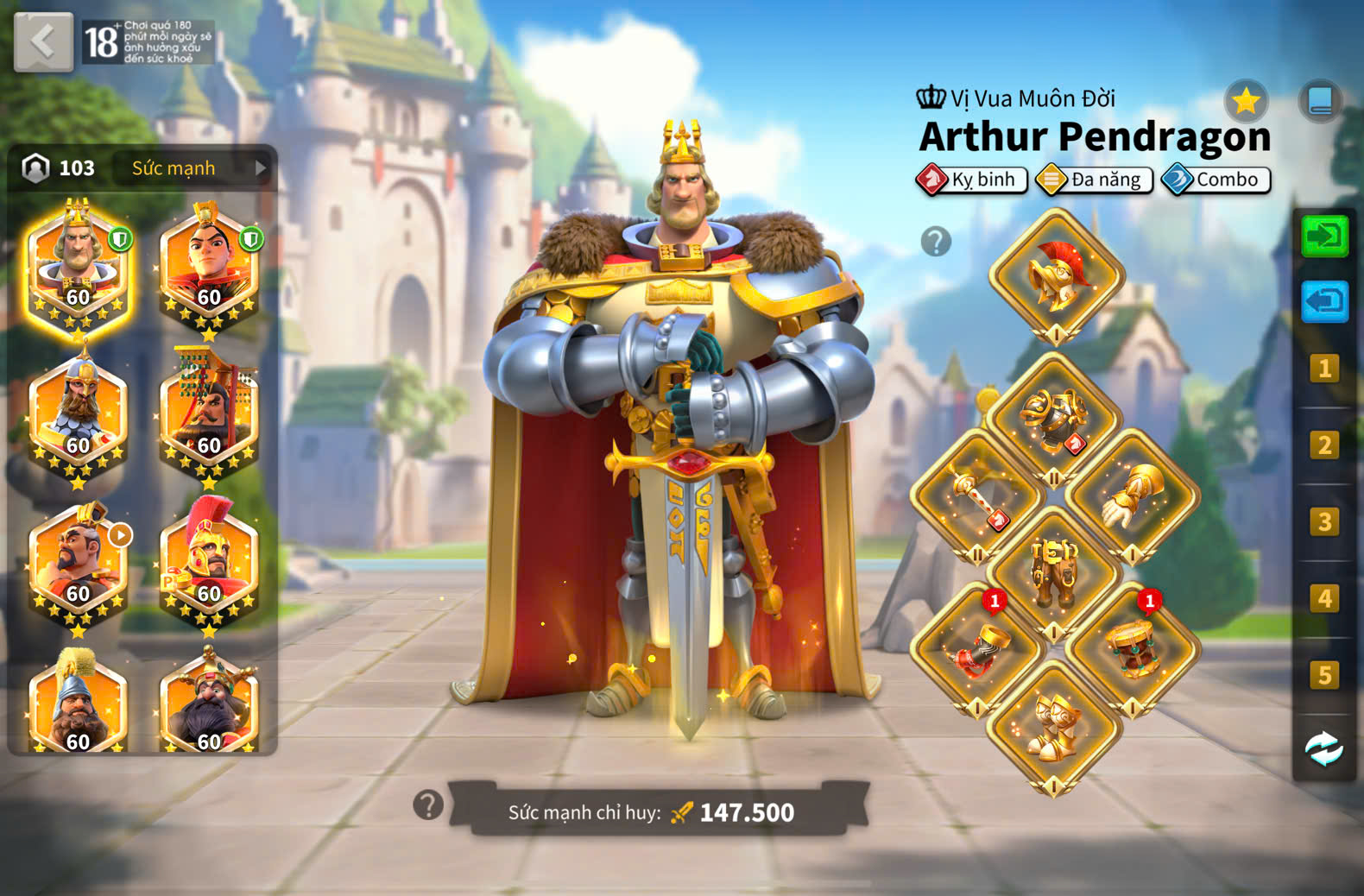The height and width of the screenshot is (896, 1364).
Task: Choose the weapon staff equipment slot
Action: [x=977, y=496]
